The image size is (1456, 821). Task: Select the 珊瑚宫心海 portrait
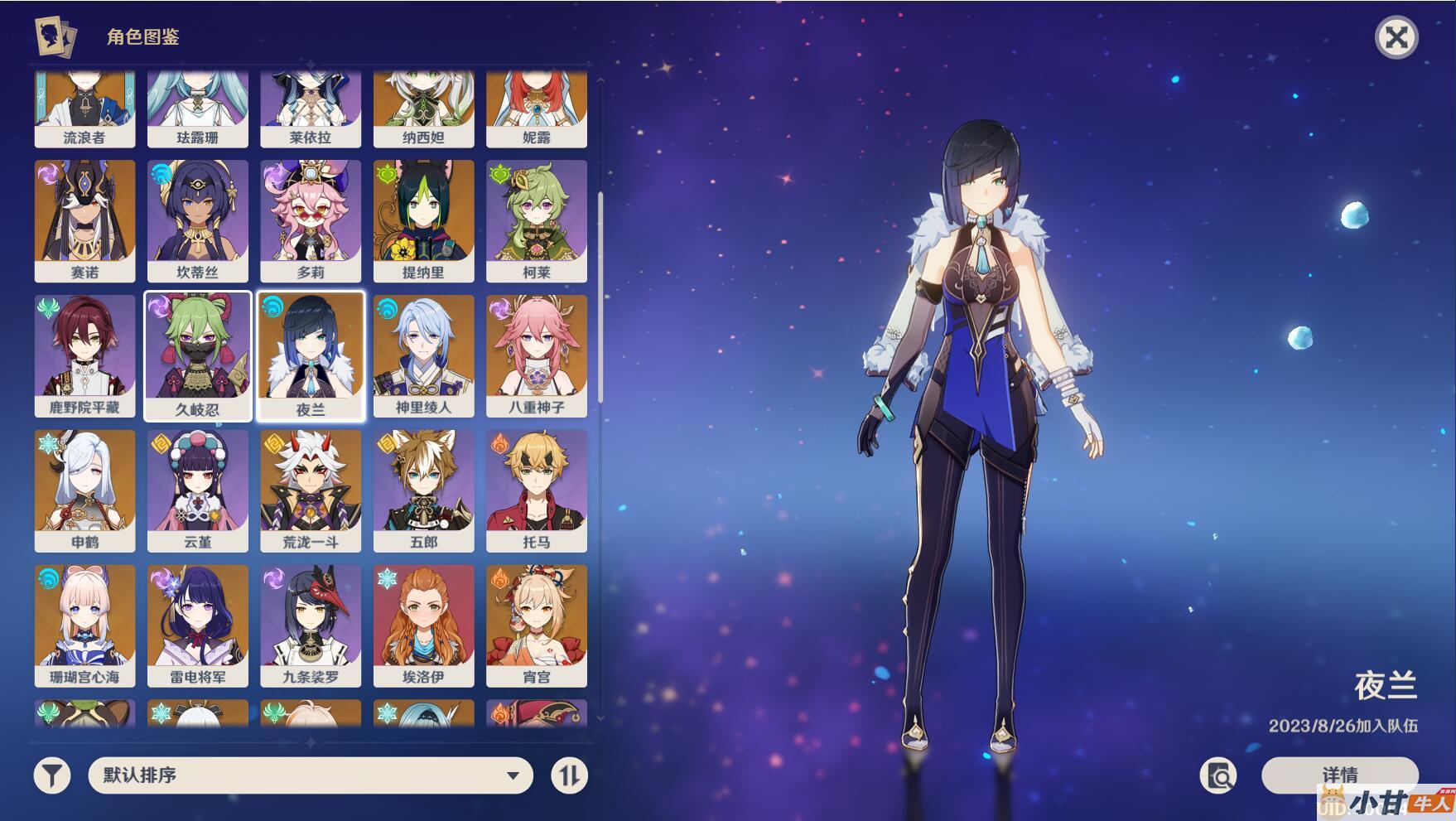coord(84,626)
